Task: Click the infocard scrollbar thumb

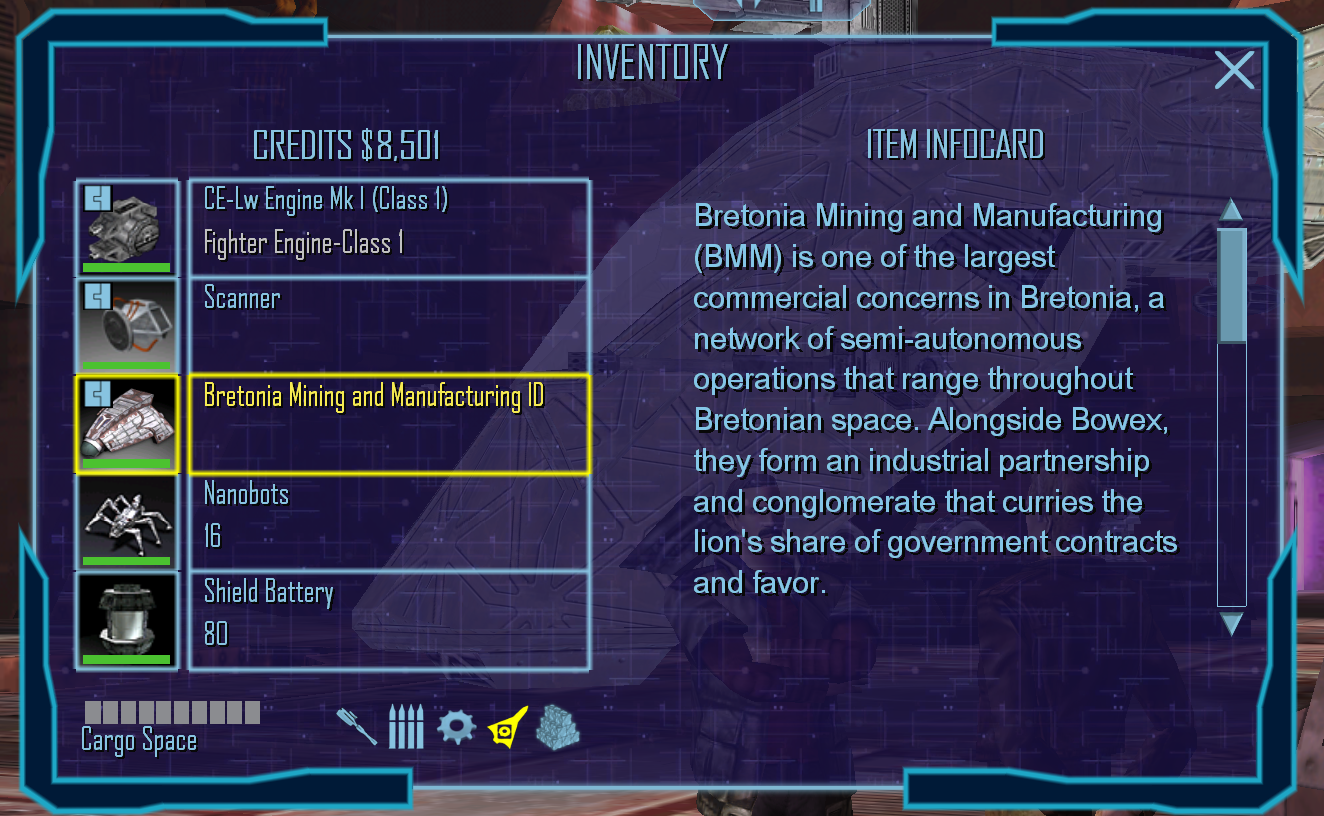Action: pos(1232,285)
